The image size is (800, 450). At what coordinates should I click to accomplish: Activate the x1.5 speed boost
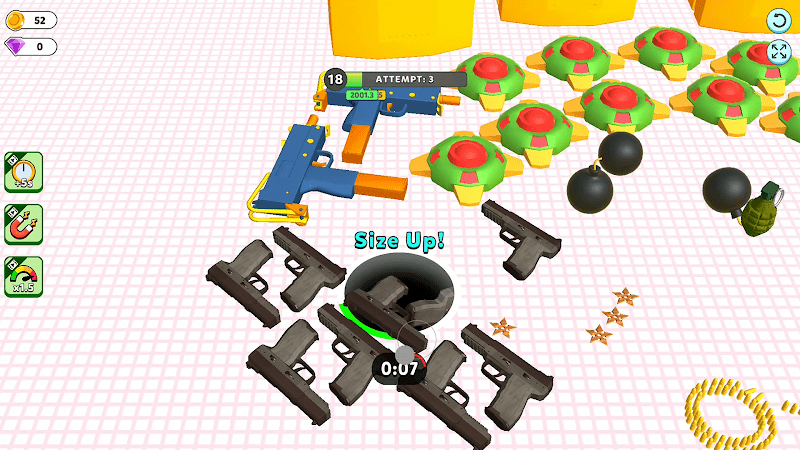pyautogui.click(x=23, y=277)
